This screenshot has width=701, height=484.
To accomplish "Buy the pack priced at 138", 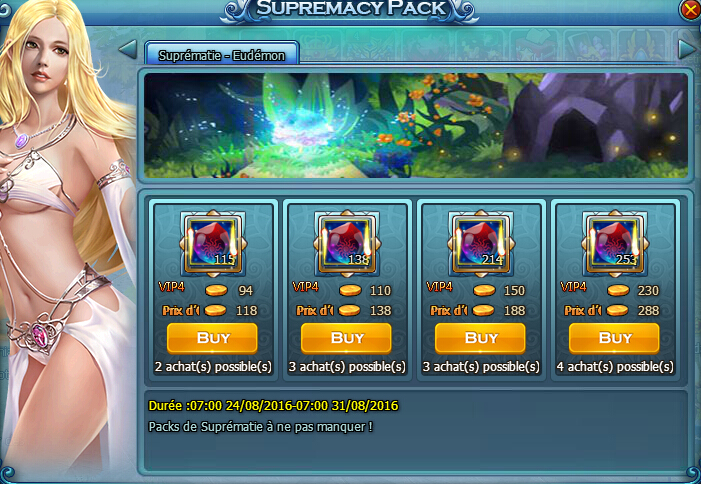I will click(347, 338).
